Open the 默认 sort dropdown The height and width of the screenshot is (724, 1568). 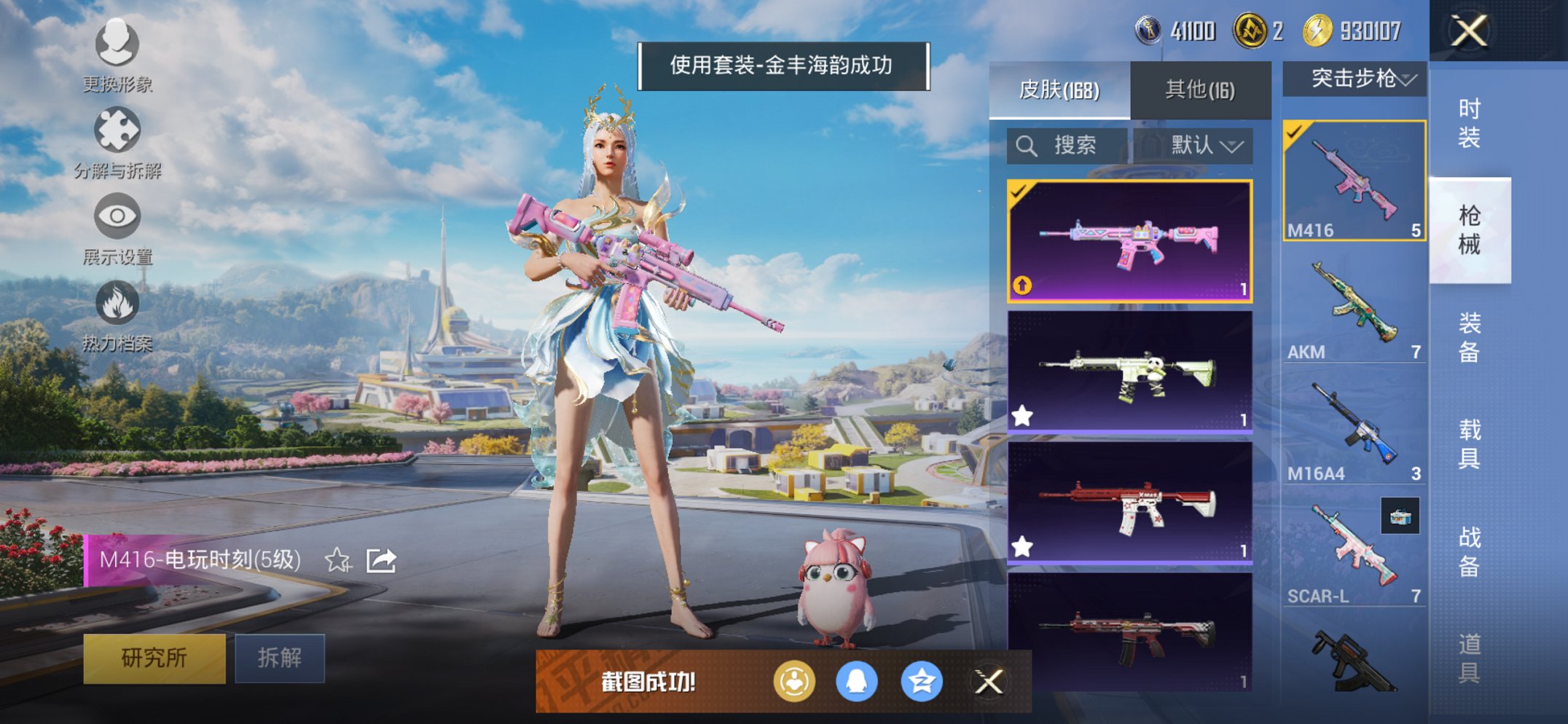click(x=1204, y=146)
